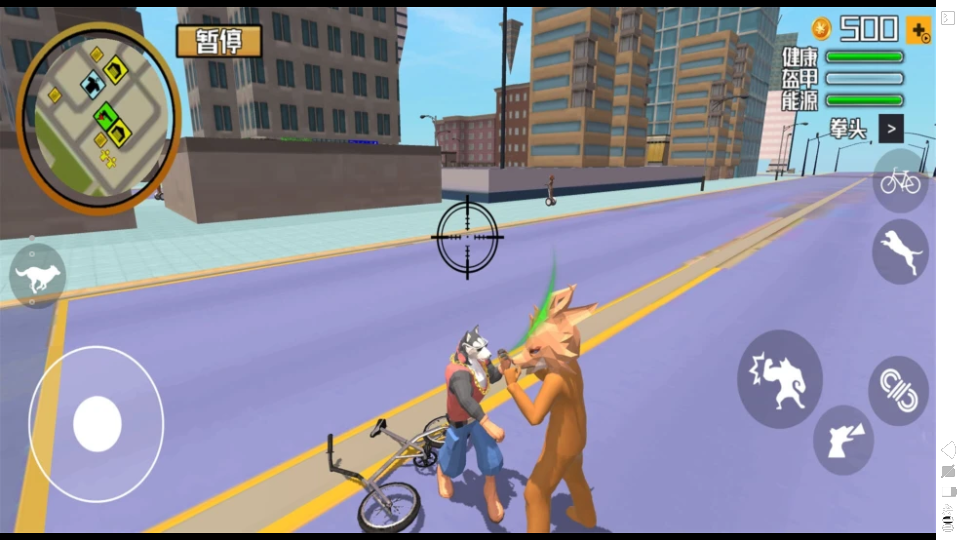Add coins with the orange plus button

[918, 30]
